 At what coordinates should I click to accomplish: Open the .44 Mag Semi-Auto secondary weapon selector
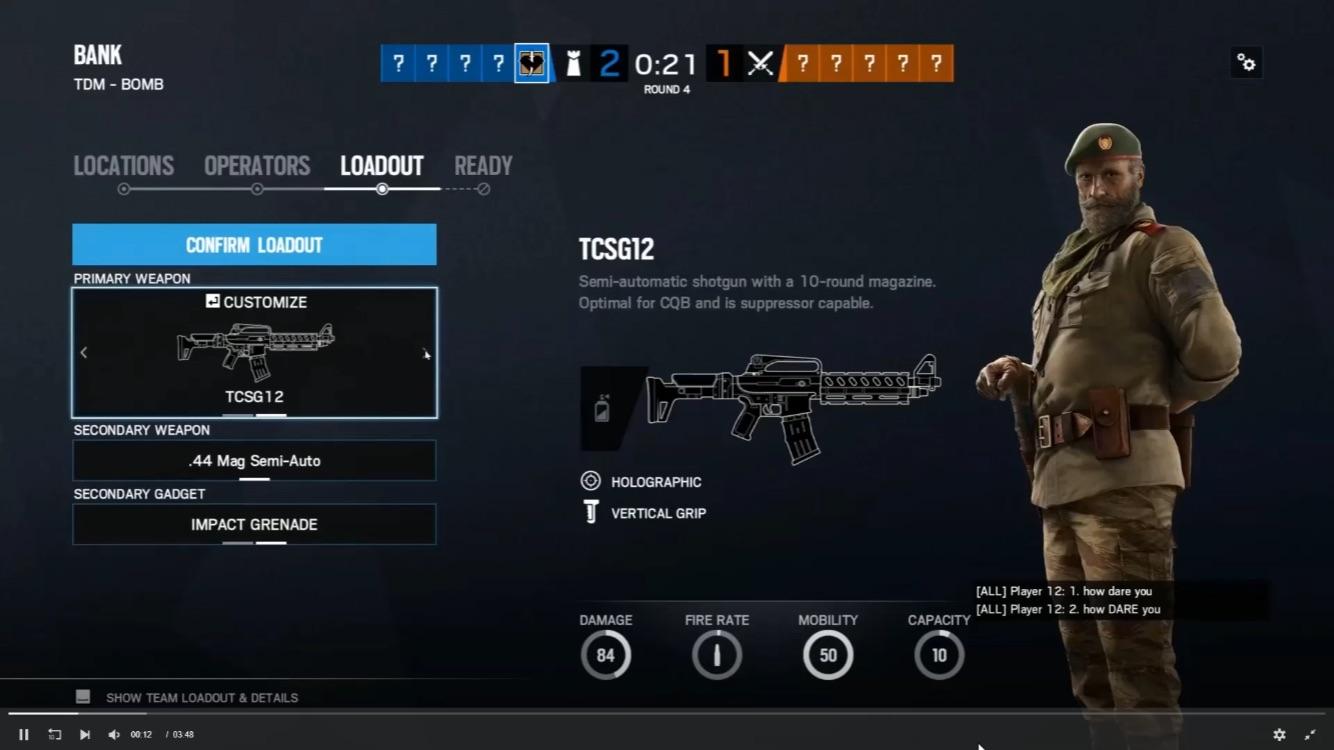(x=254, y=461)
